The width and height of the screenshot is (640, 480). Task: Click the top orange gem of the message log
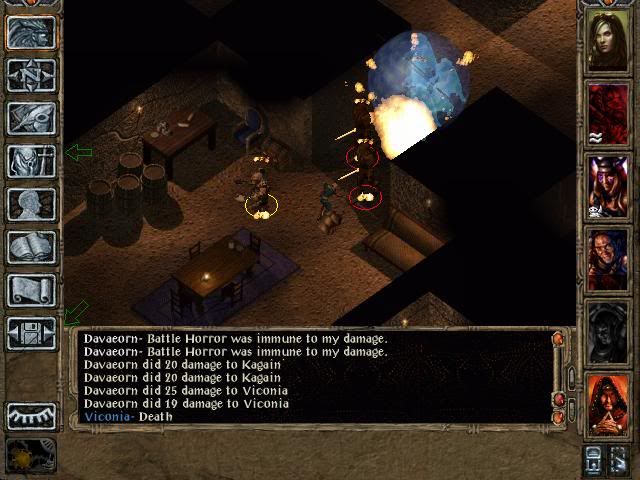coord(558,340)
